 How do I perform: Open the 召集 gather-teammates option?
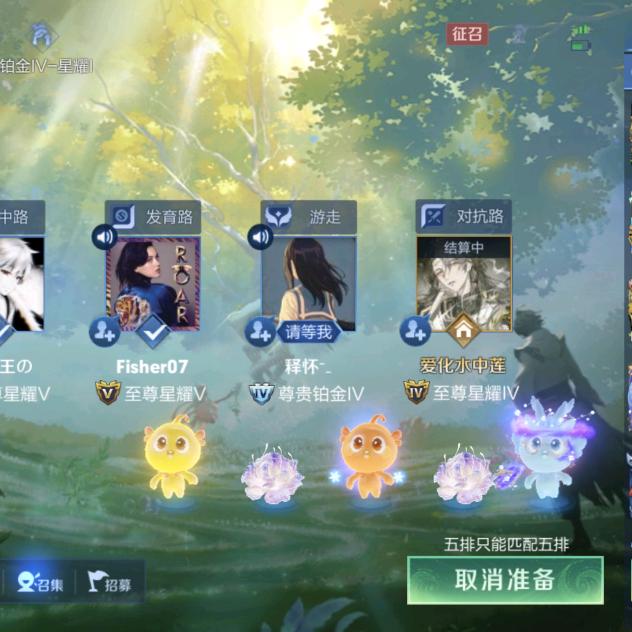[x=41, y=584]
